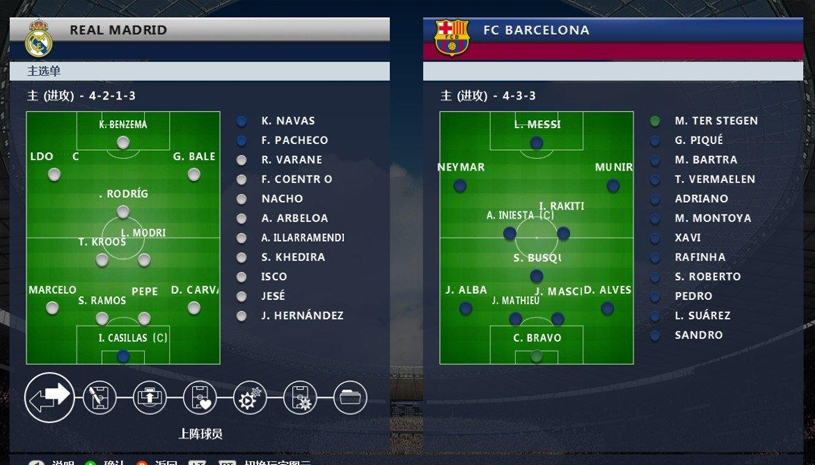Open the pitch-with-pen formation edit icon
Viewport: 815px width, 465px height.
click(99, 398)
